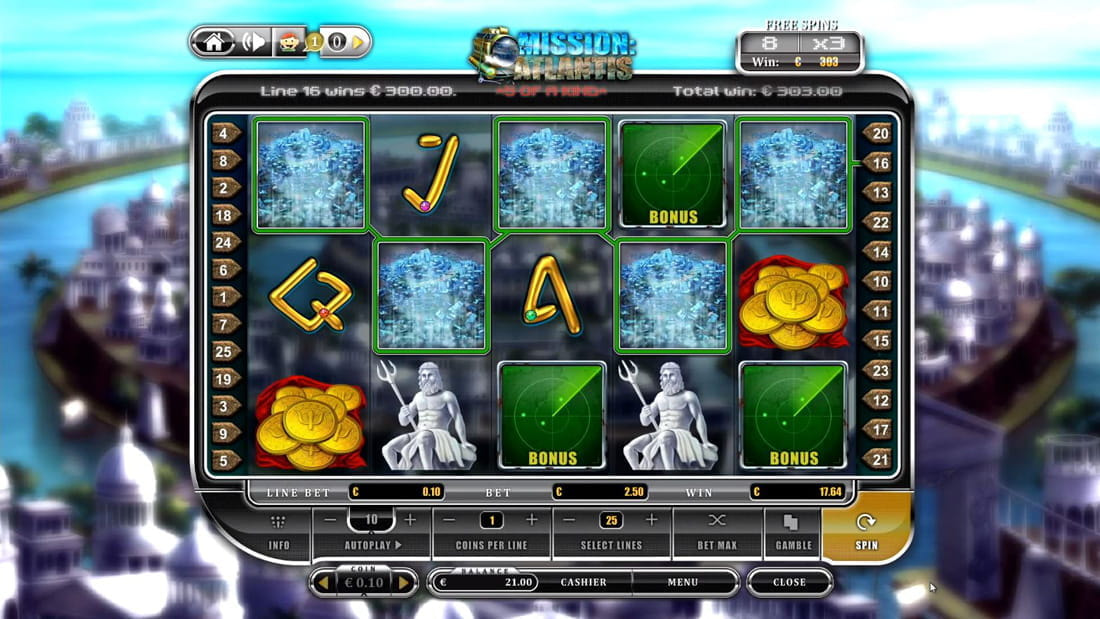Open the game Menu
The height and width of the screenshot is (619, 1100).
(683, 582)
